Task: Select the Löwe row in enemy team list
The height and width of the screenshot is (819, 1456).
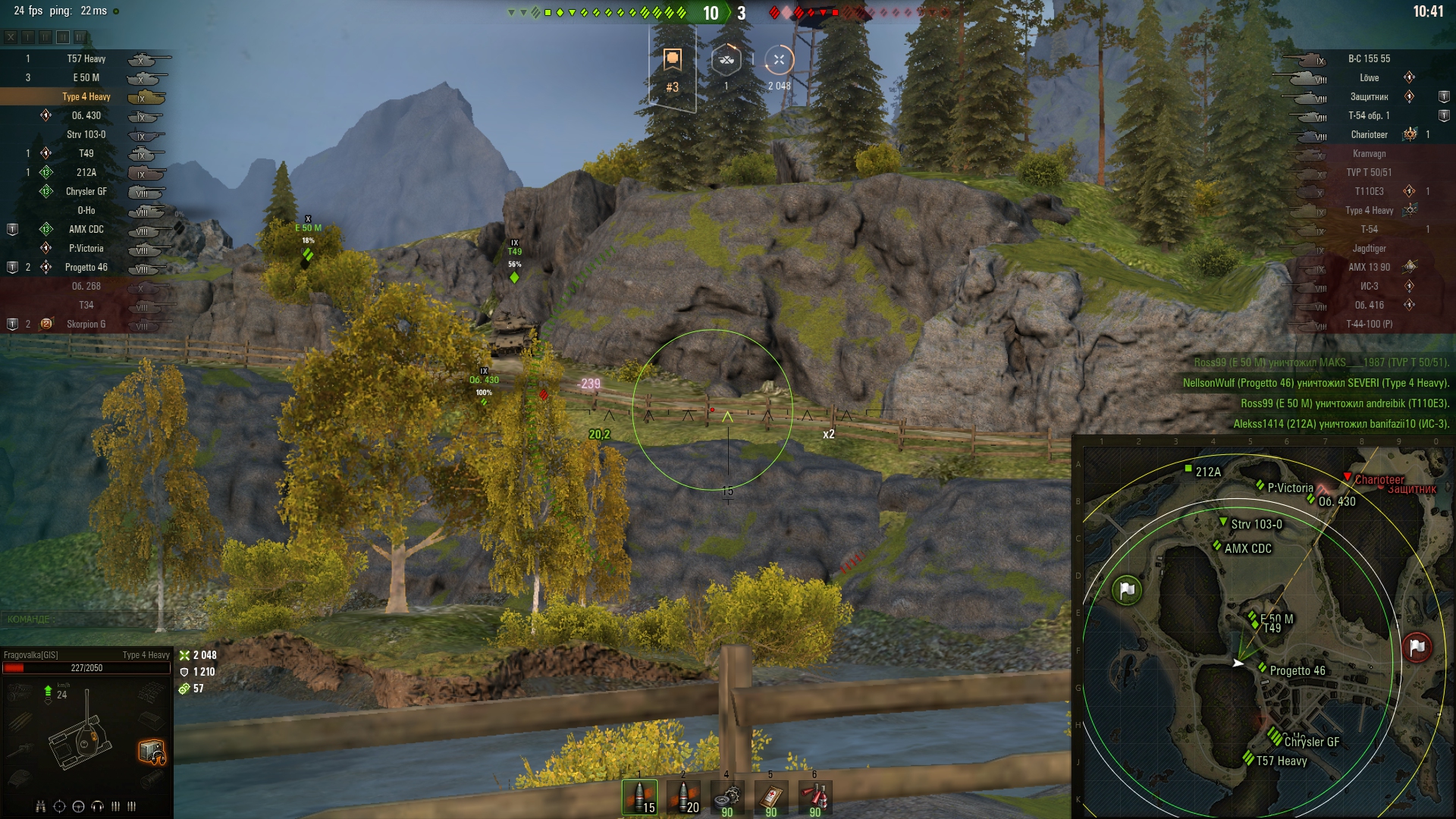Action: [1369, 77]
